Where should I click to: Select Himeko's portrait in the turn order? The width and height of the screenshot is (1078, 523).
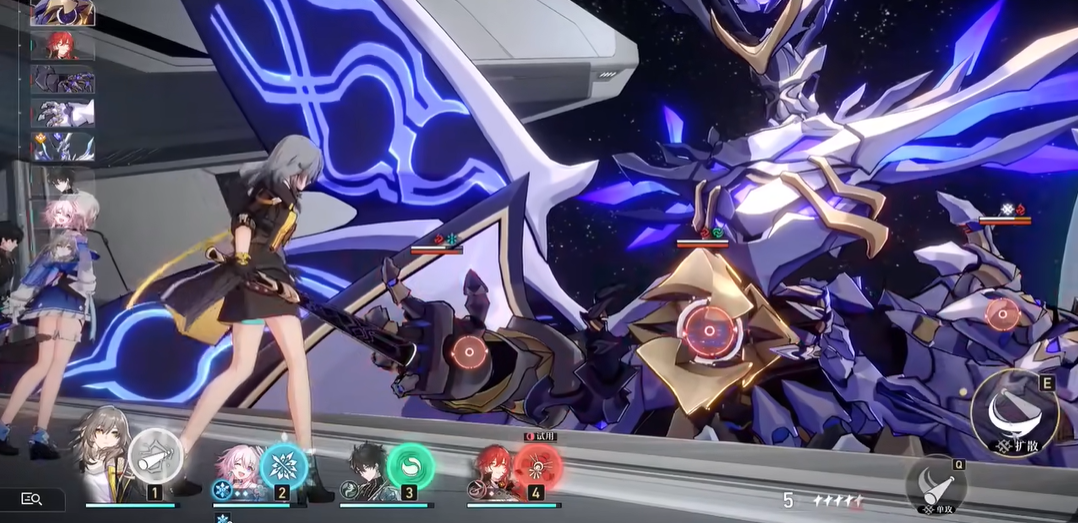[63, 45]
